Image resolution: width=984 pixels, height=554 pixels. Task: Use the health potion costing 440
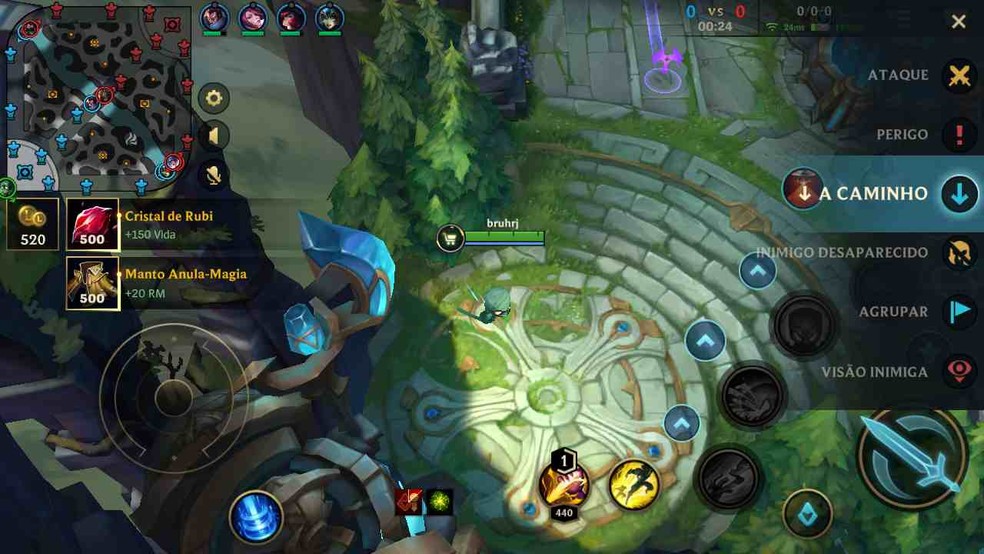coord(563,483)
